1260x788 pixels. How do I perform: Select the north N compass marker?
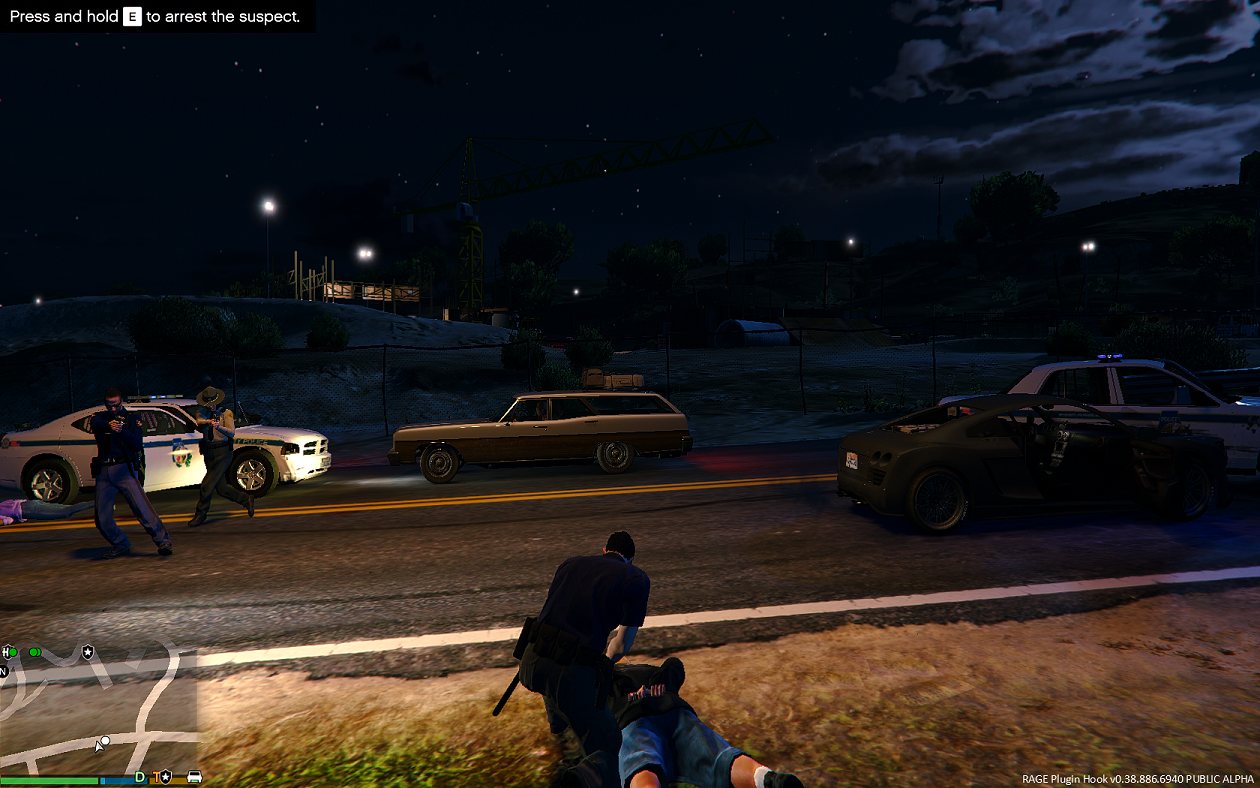tap(3, 671)
